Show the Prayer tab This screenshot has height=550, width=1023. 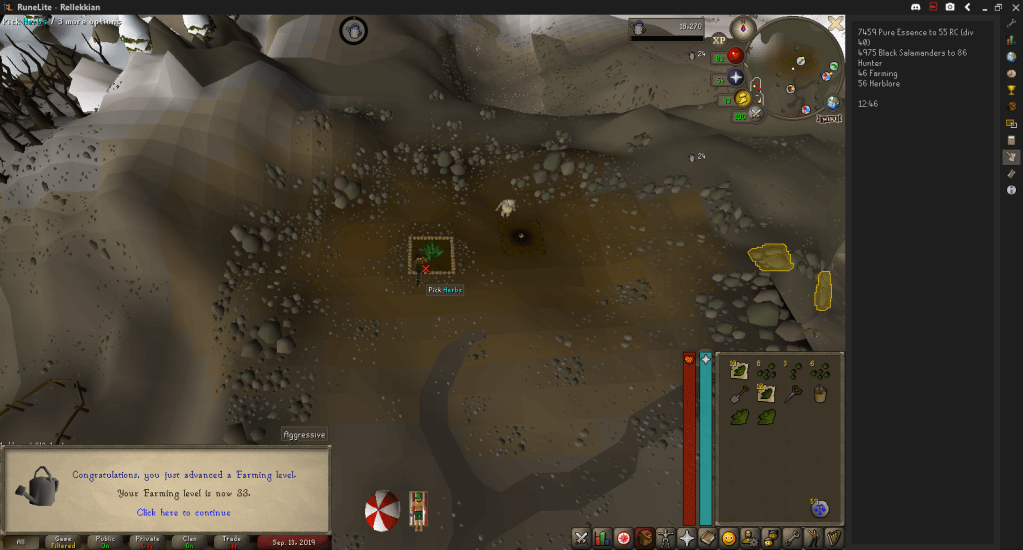click(687, 538)
